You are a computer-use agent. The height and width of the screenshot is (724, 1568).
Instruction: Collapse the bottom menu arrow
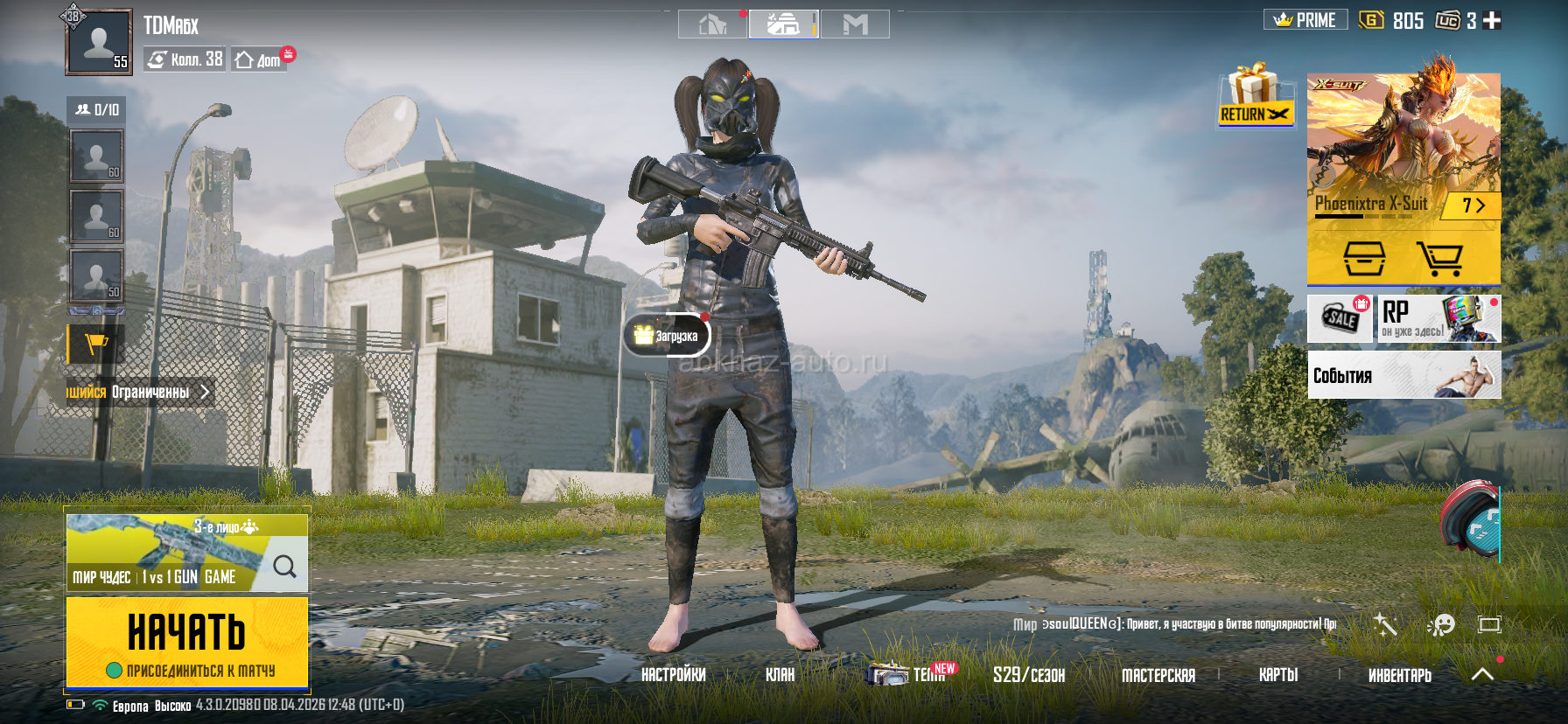(x=1482, y=674)
